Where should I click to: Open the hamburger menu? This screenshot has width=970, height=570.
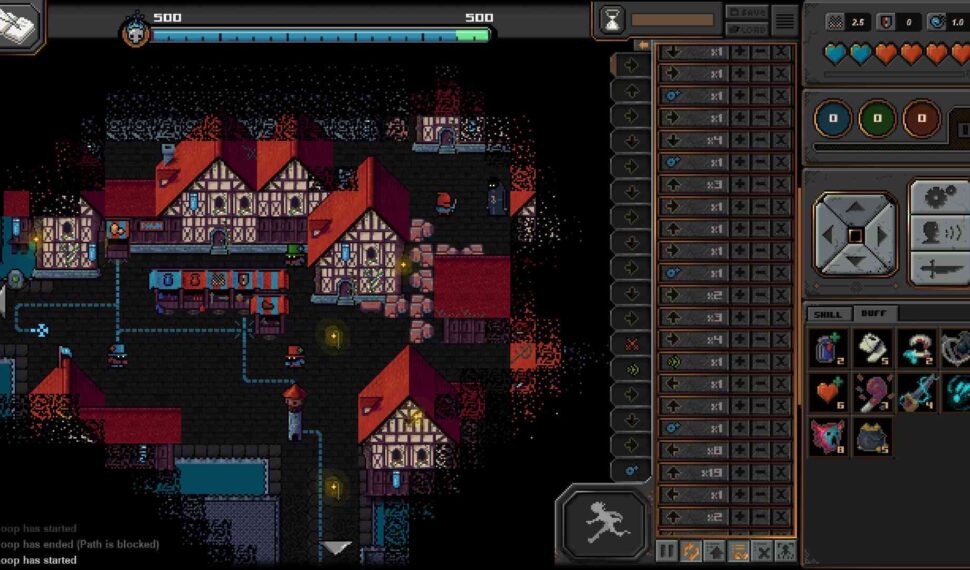tap(785, 19)
